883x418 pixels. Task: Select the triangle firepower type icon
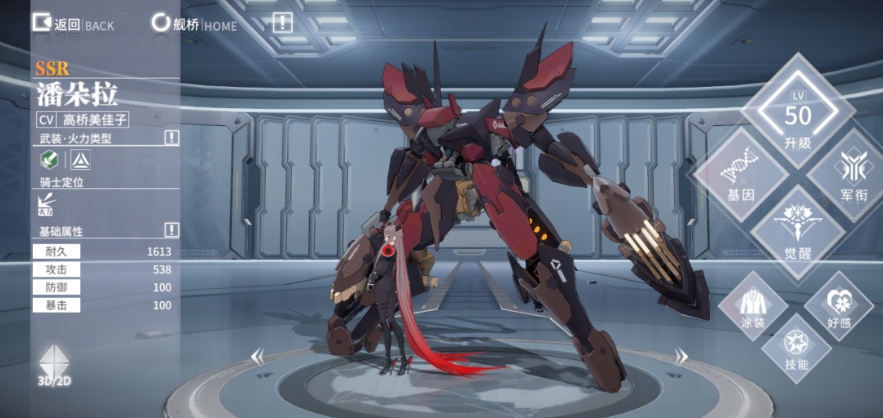click(79, 161)
